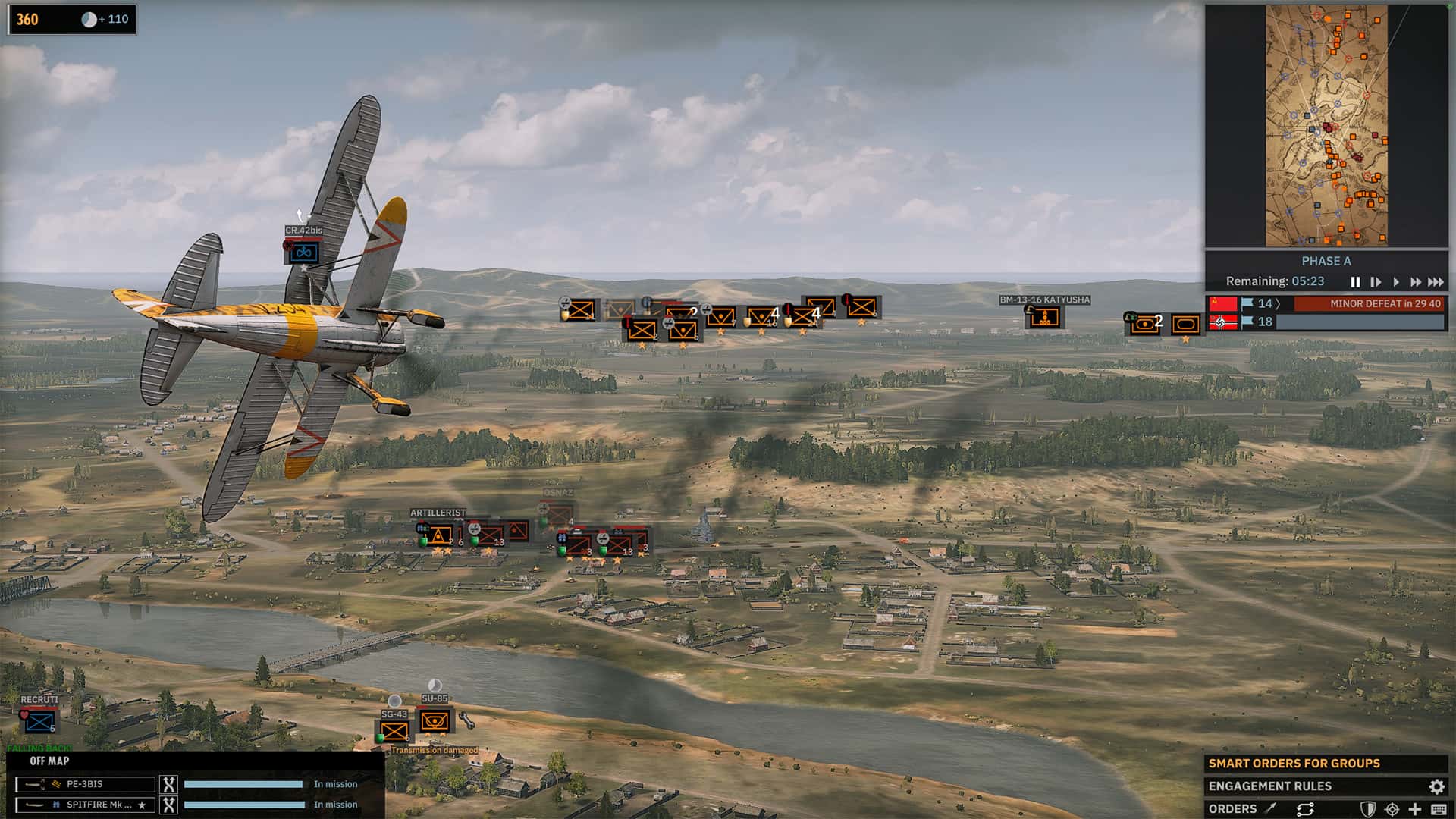Image resolution: width=1456 pixels, height=819 pixels.
Task: Click the ORDERS menu label
Action: 1232,808
